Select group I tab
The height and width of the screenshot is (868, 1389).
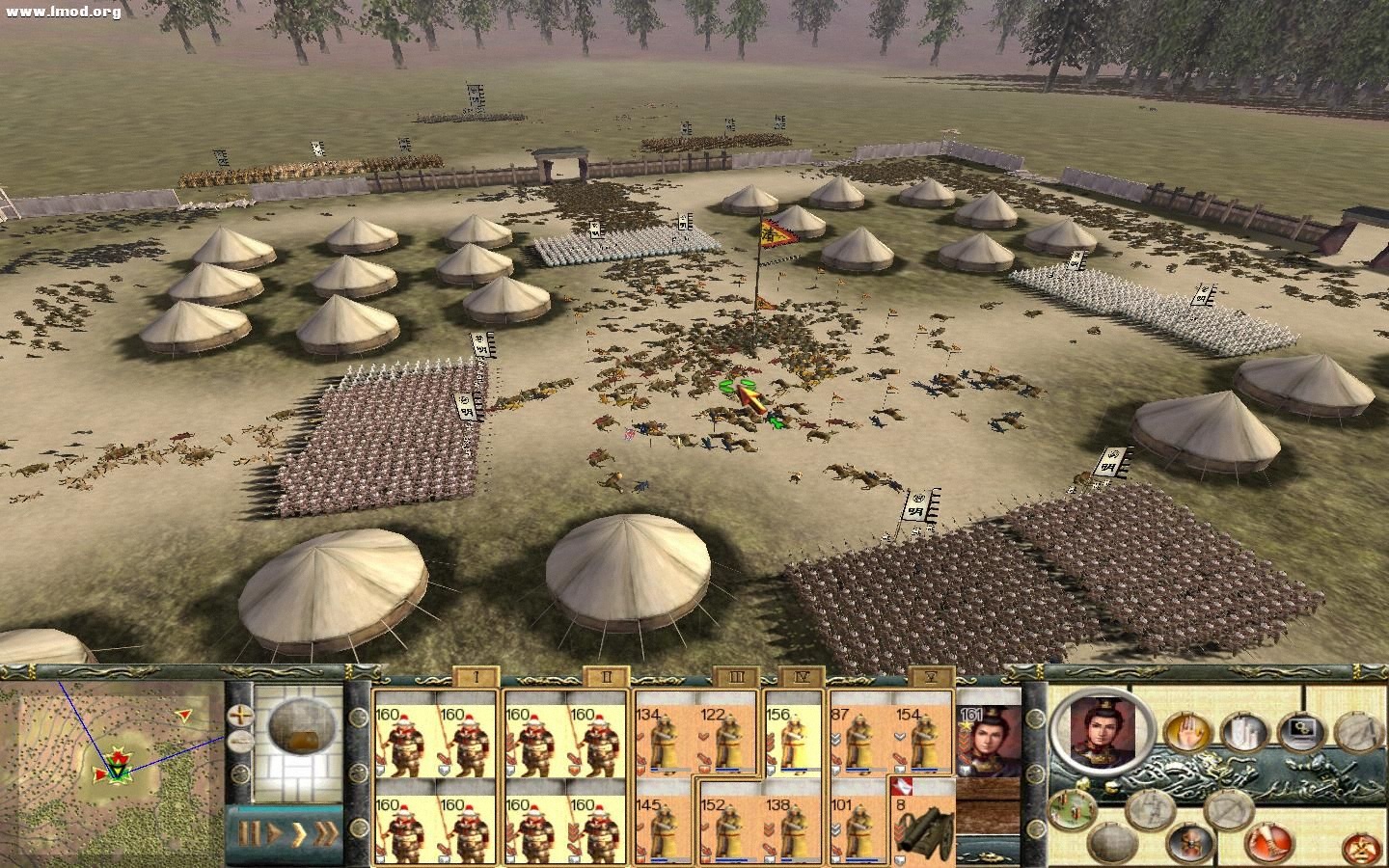point(476,677)
